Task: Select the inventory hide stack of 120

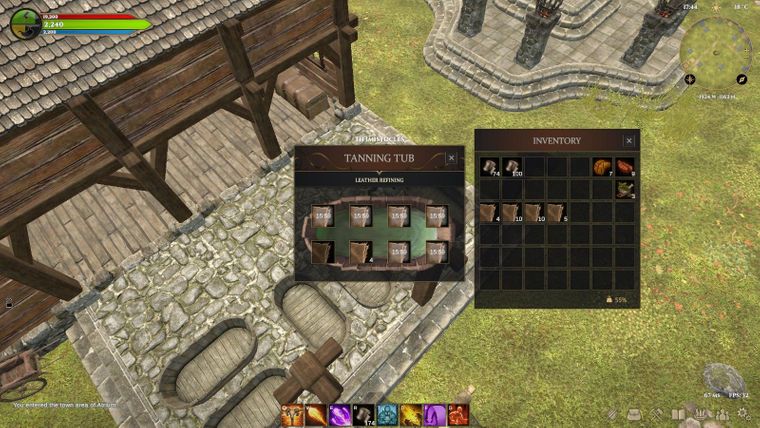Action: [x=511, y=166]
